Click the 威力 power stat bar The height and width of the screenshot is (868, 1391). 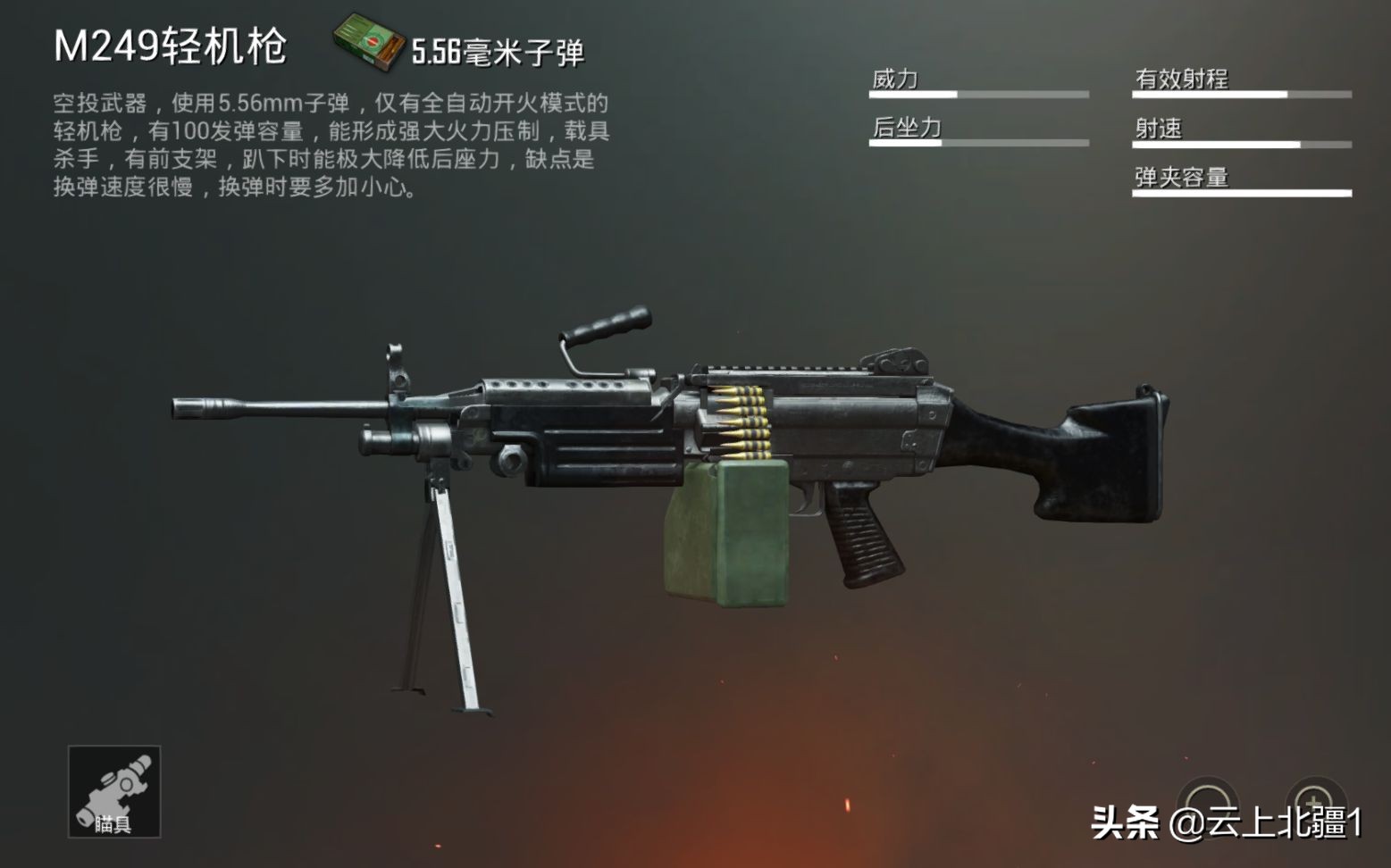click(x=978, y=93)
